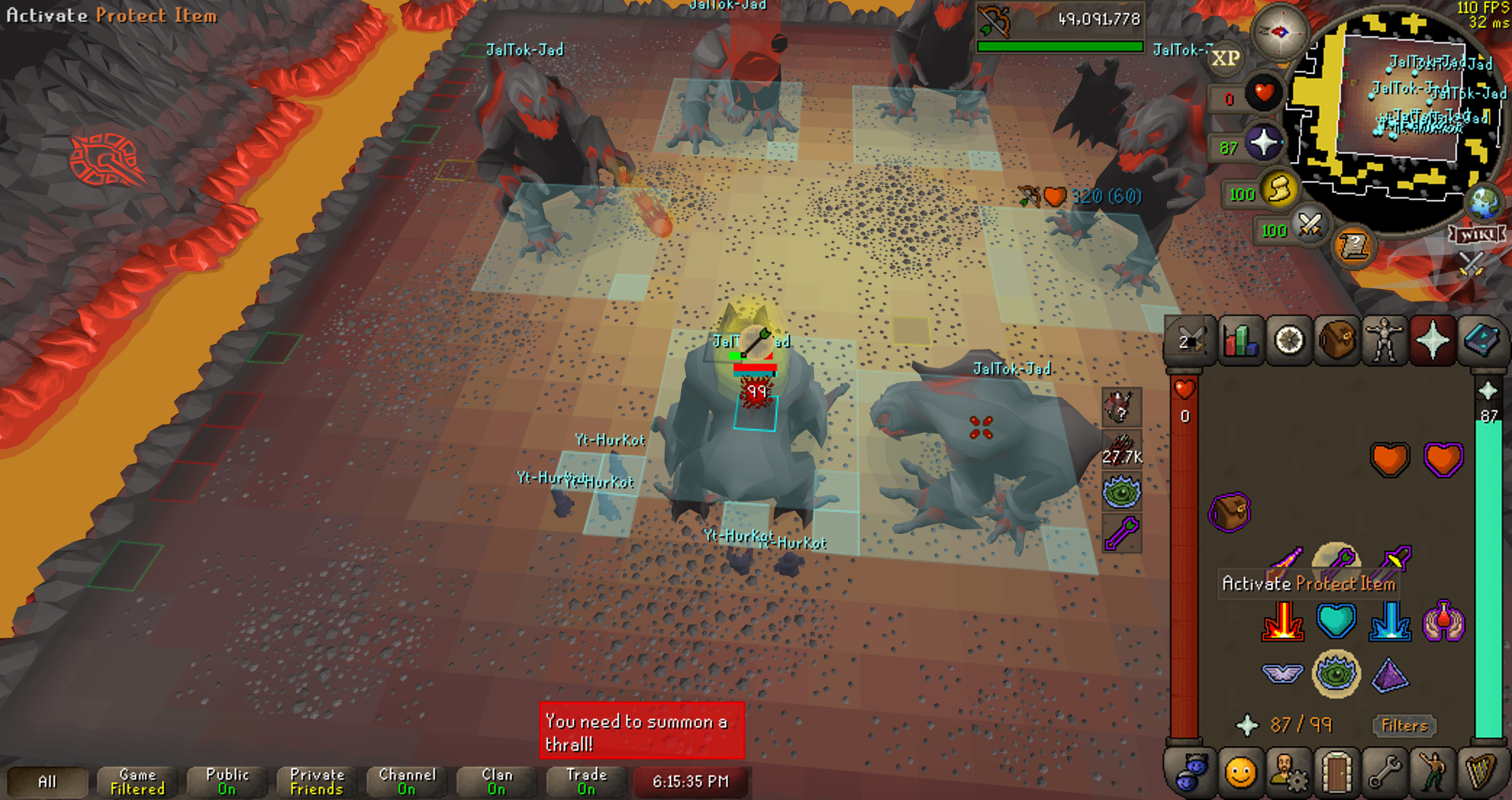
Task: Switch to the Spellbook tab
Action: (x=1481, y=341)
